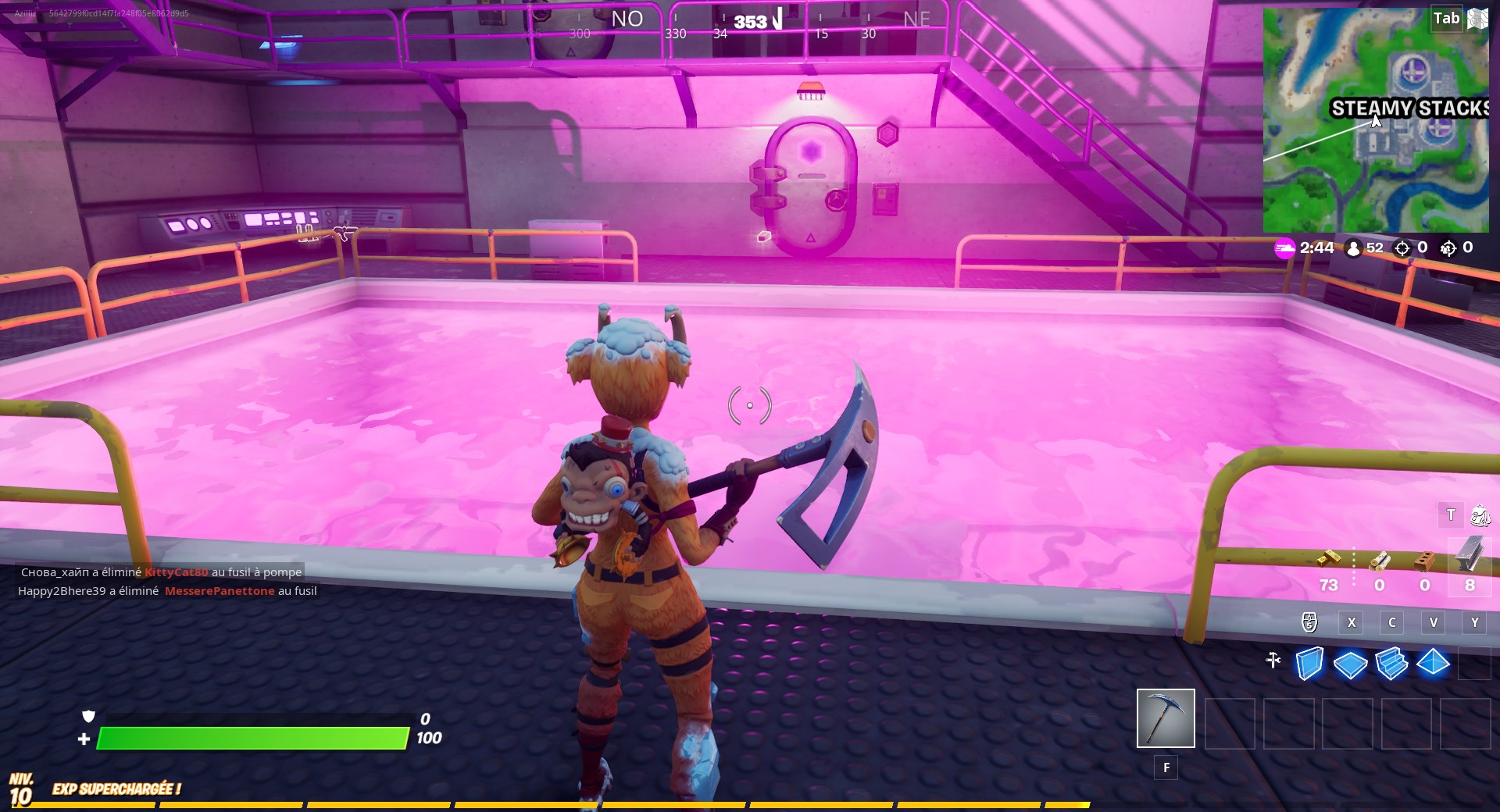
Task: Select the pickaxe in hotbar slot F
Action: tap(1164, 718)
